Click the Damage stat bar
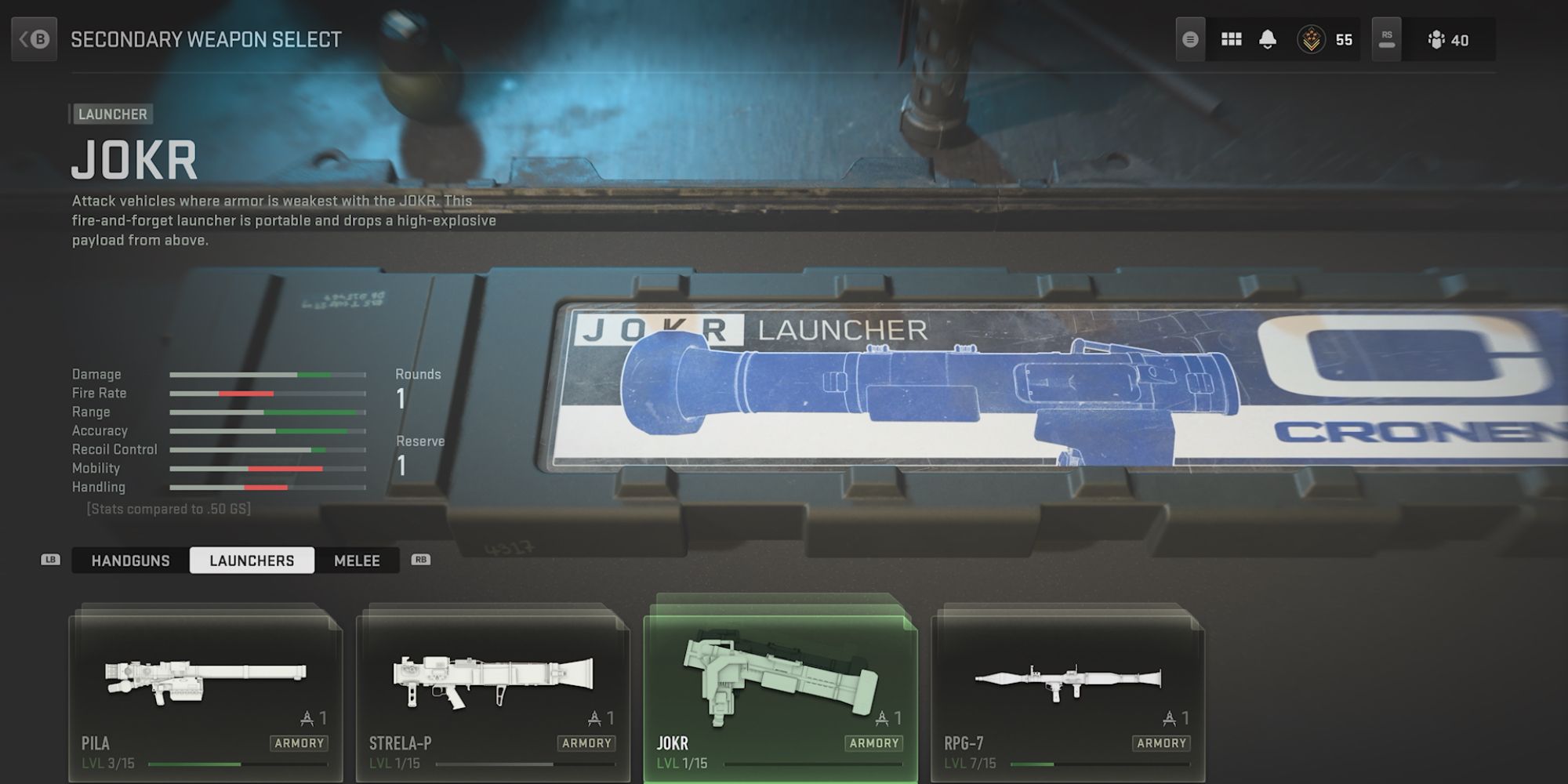 coord(267,374)
